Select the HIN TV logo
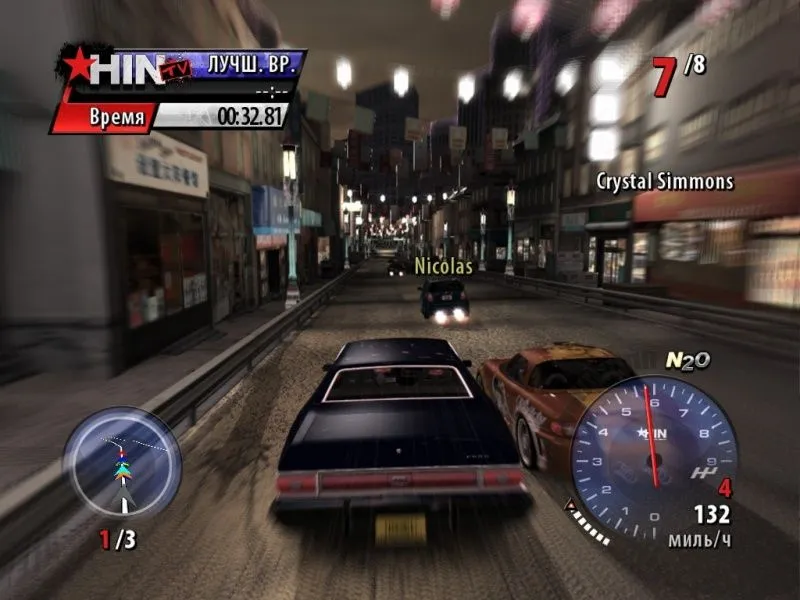The width and height of the screenshot is (800, 600). (118, 68)
